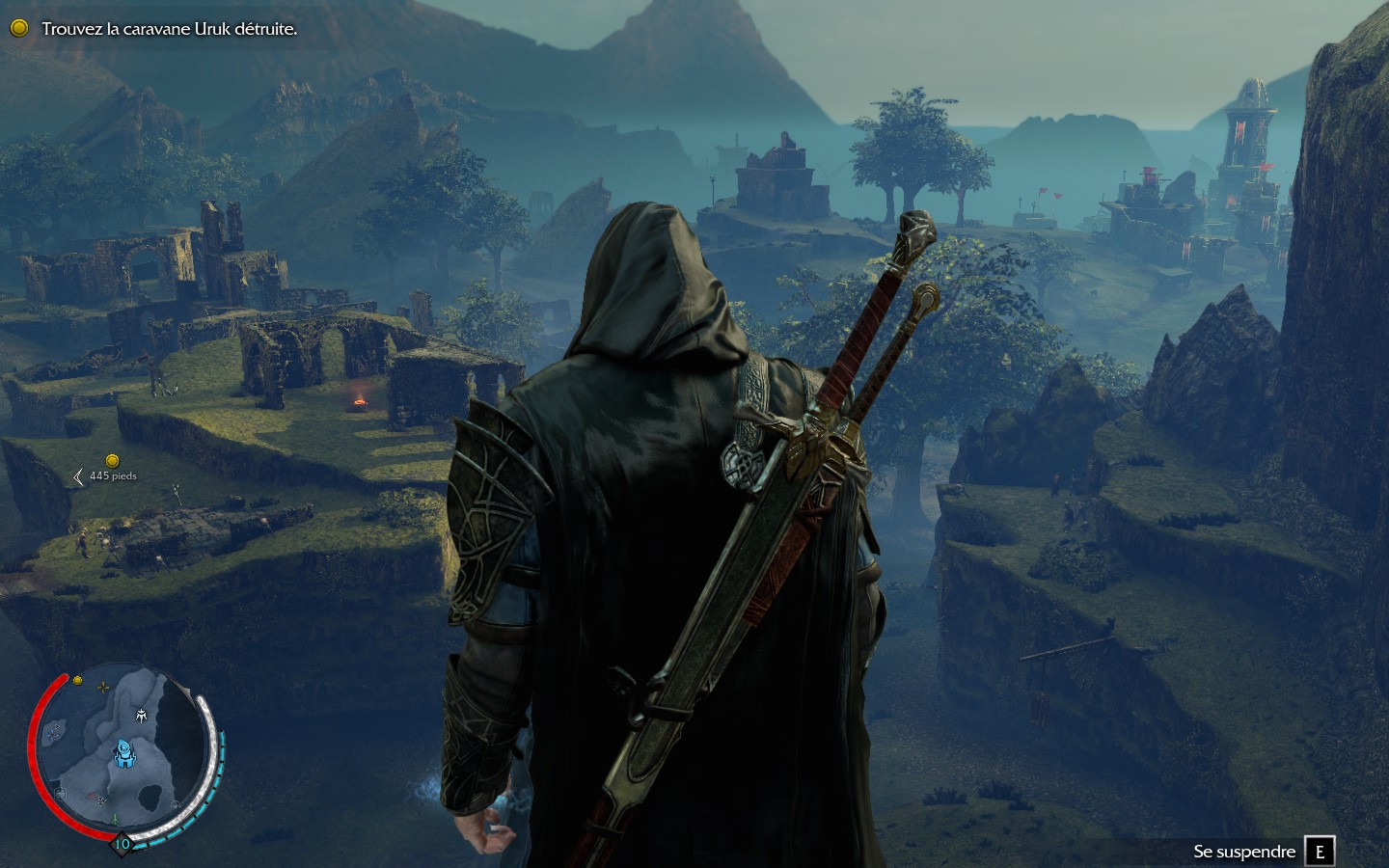Click the gold cross marker on the minimap
The image size is (1389, 868).
tap(103, 687)
